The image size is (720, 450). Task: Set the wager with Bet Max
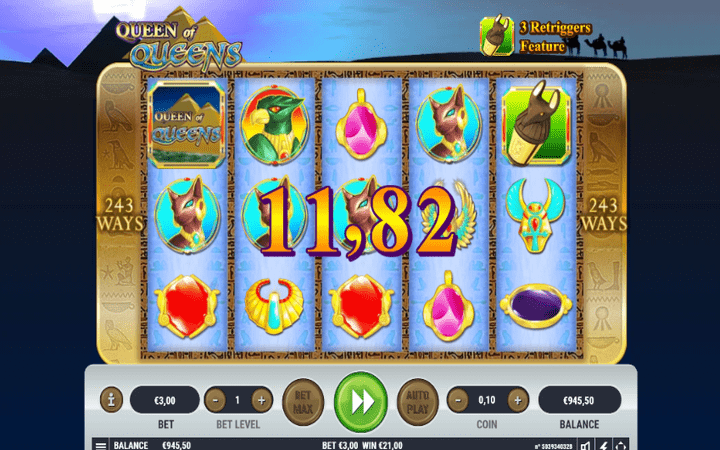point(301,400)
